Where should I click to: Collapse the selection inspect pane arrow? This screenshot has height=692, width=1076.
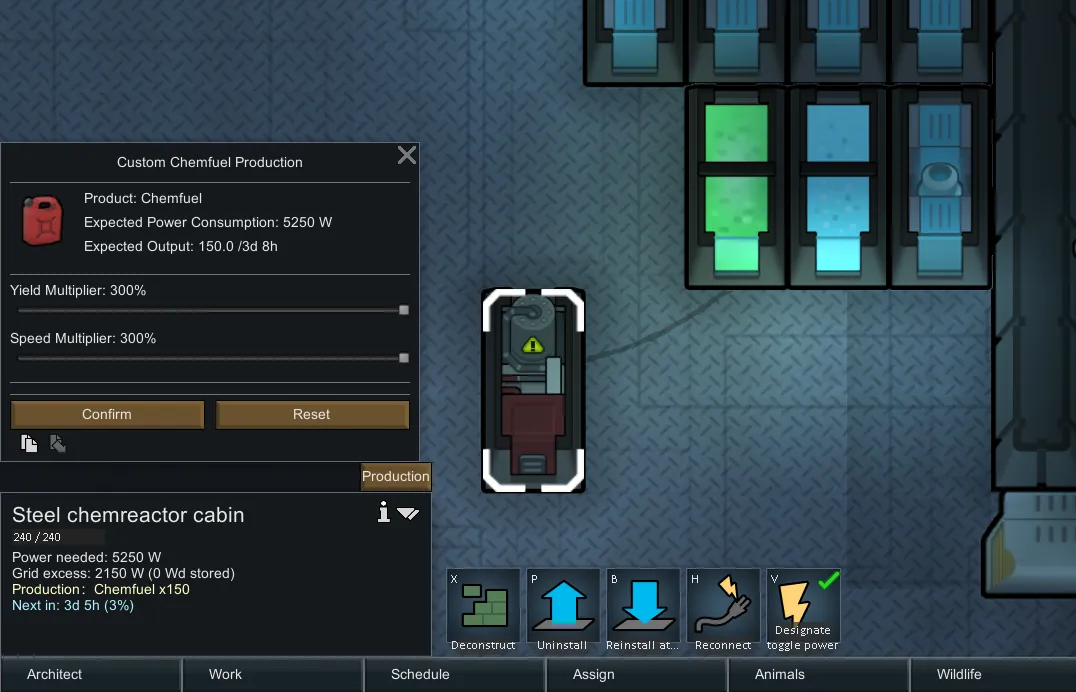(x=408, y=514)
